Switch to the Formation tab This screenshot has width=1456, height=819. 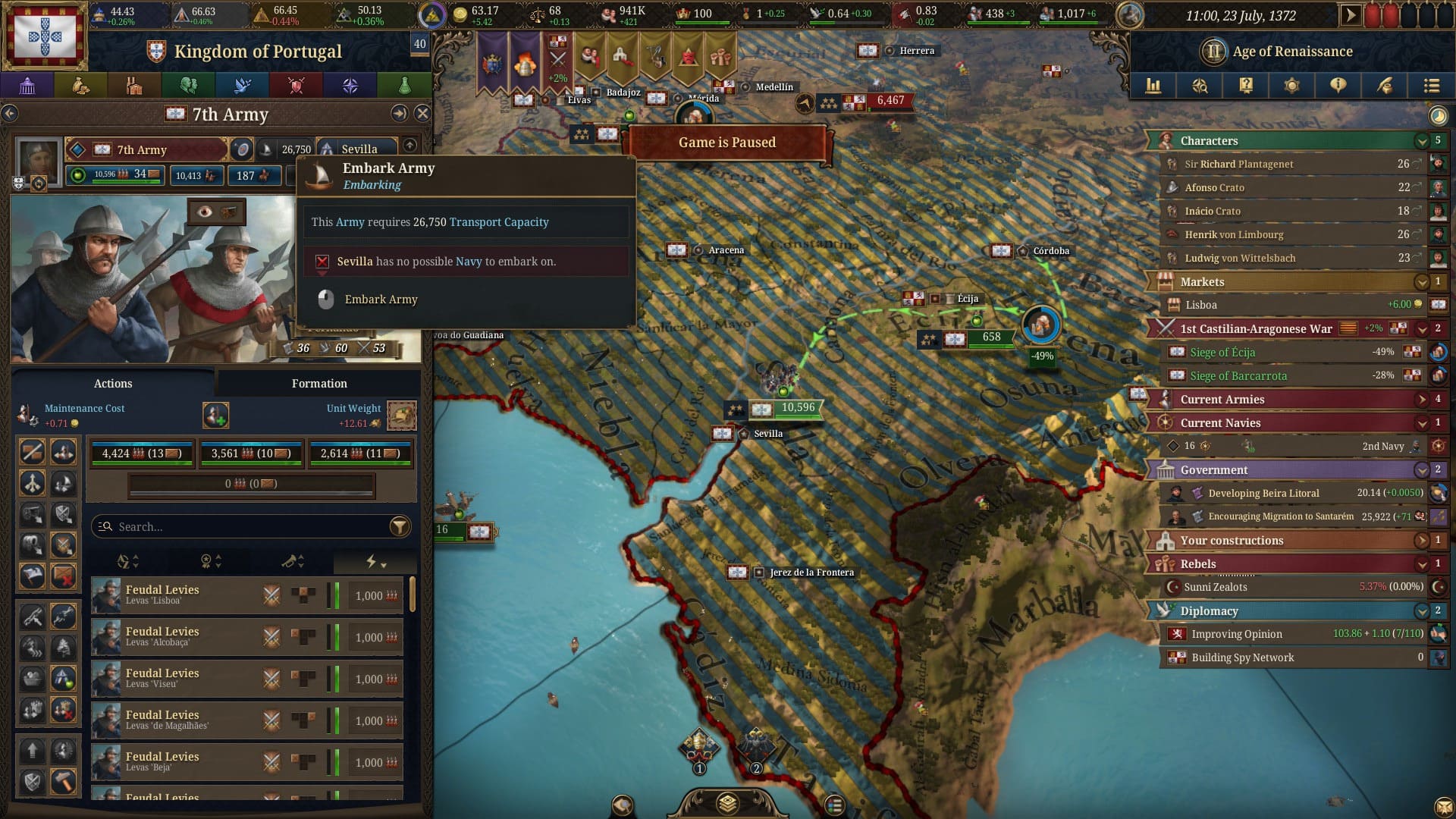(319, 383)
